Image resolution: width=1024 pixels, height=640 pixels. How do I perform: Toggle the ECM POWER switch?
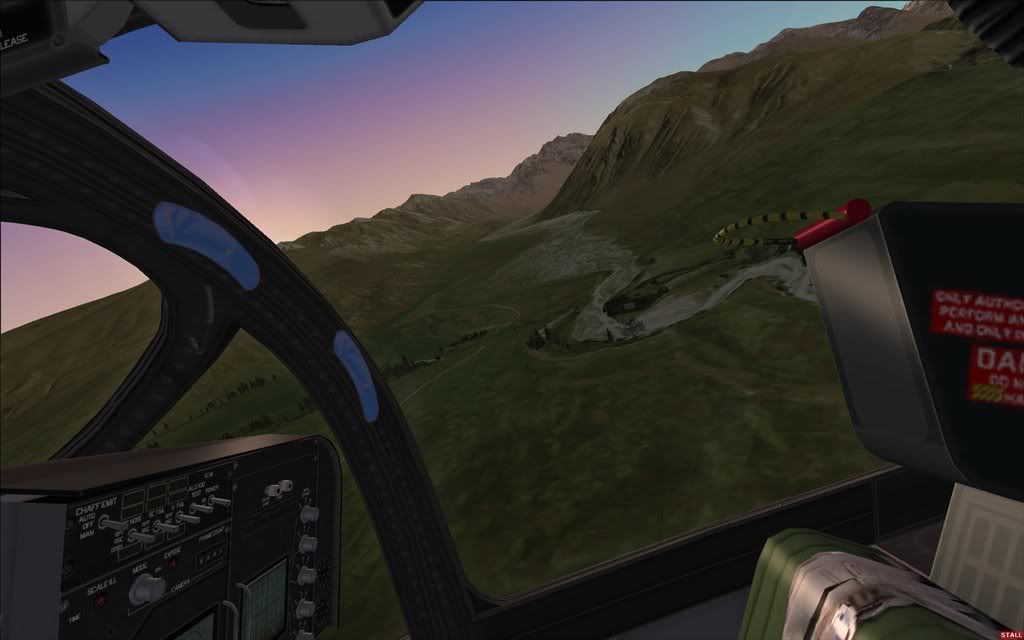(x=218, y=501)
